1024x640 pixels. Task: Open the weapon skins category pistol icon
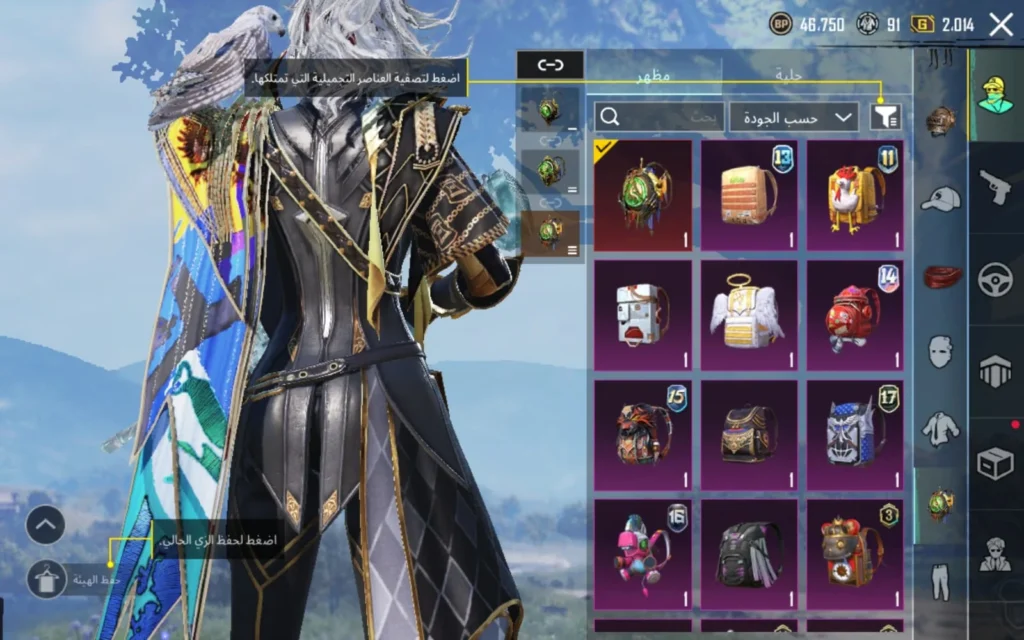click(x=995, y=187)
